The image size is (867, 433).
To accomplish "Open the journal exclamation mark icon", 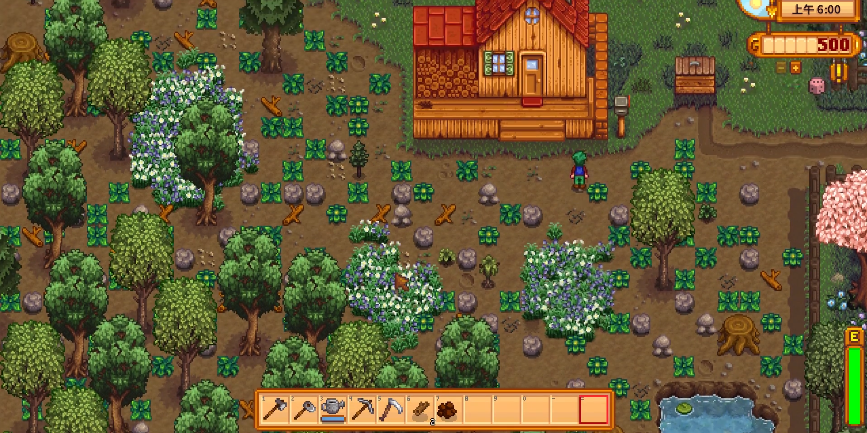I will click(x=840, y=73).
